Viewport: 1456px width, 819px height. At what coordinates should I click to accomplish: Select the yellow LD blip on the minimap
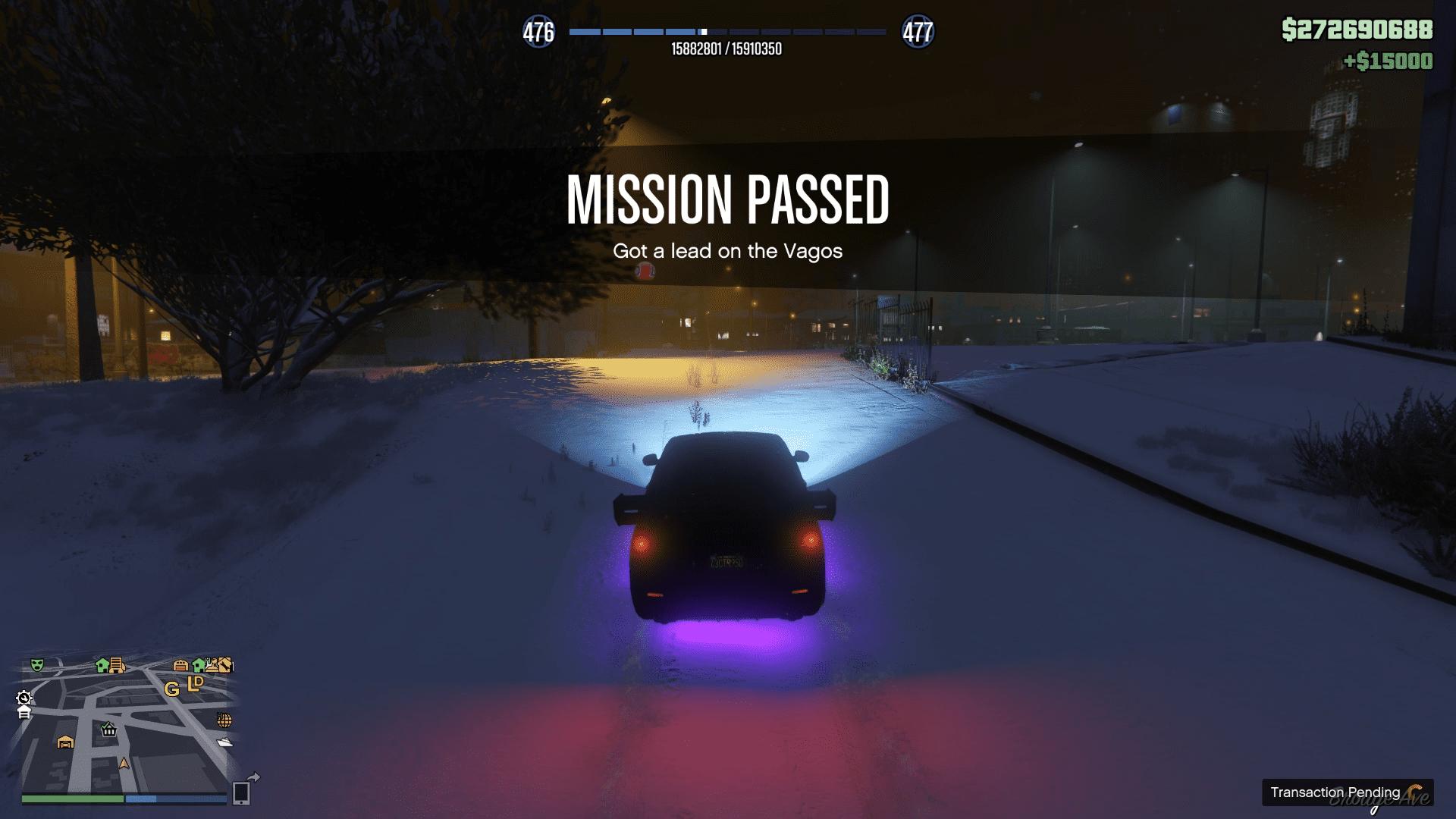(x=196, y=682)
